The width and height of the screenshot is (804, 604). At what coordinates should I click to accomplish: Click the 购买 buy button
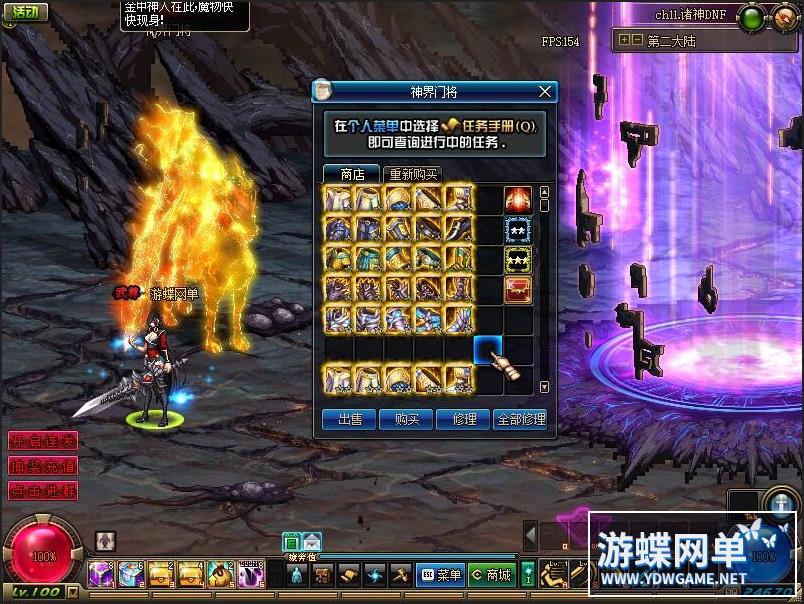[407, 420]
